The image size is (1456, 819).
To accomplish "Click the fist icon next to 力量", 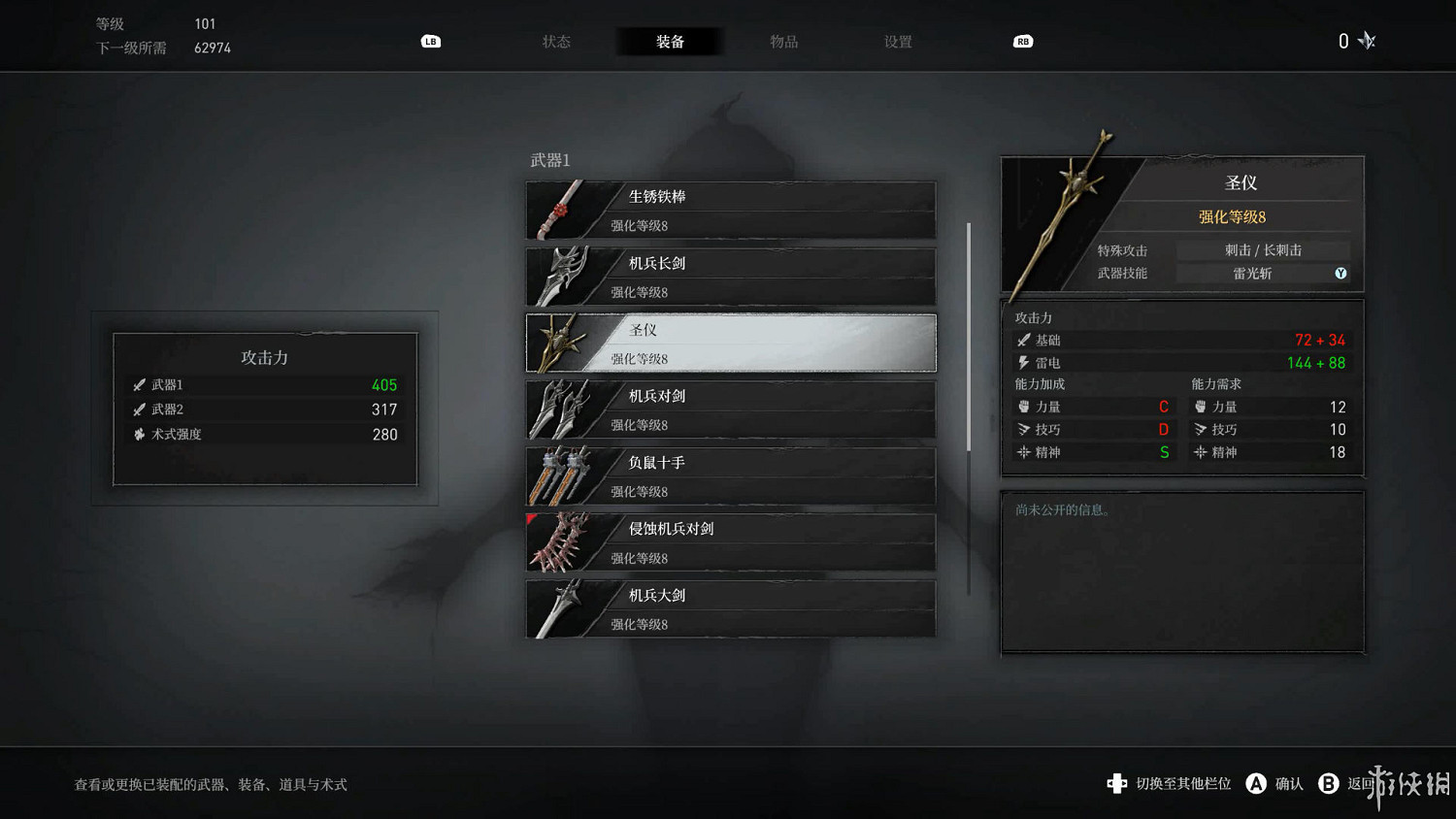I will pos(1024,407).
